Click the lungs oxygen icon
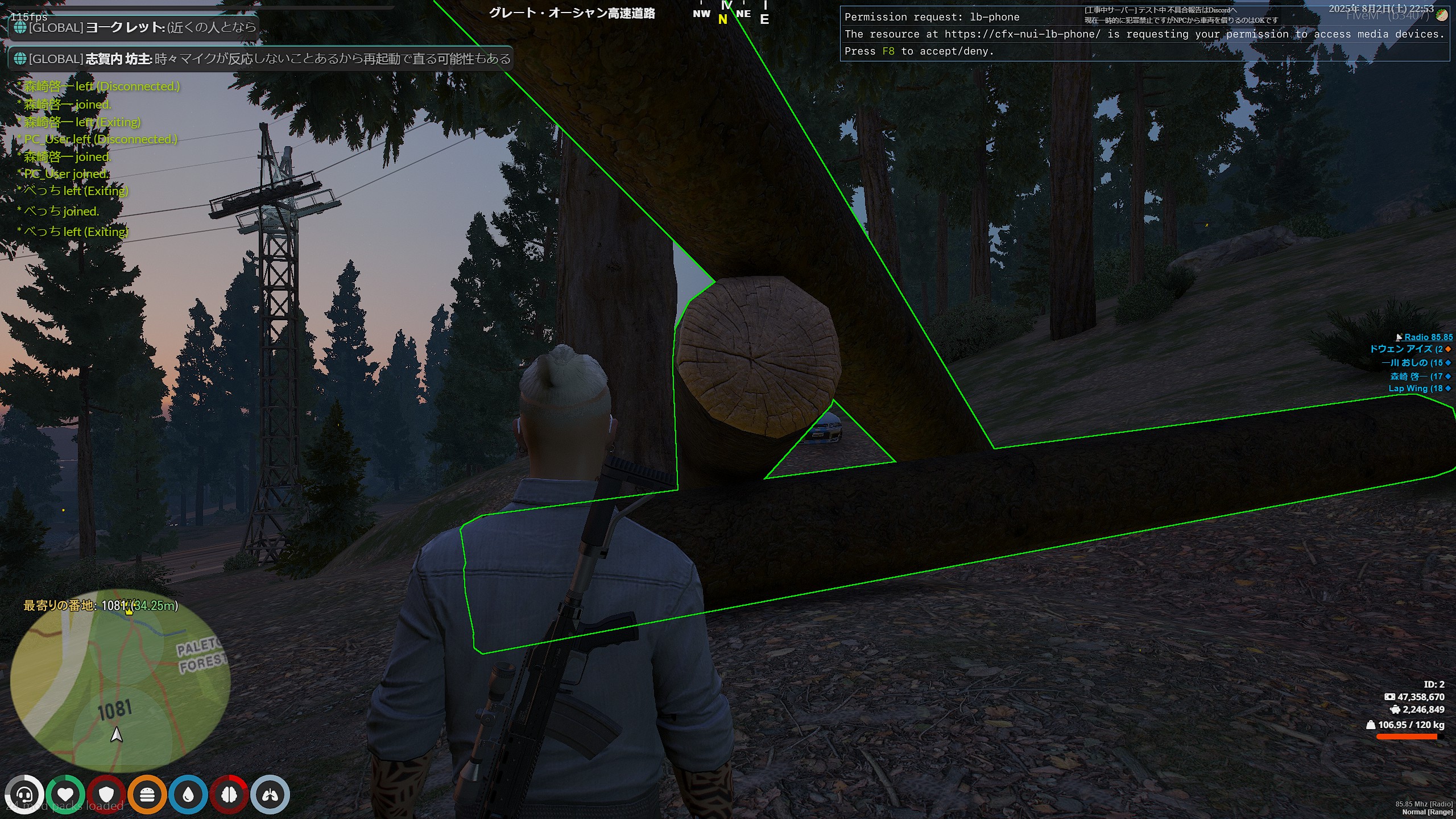 pyautogui.click(x=270, y=795)
